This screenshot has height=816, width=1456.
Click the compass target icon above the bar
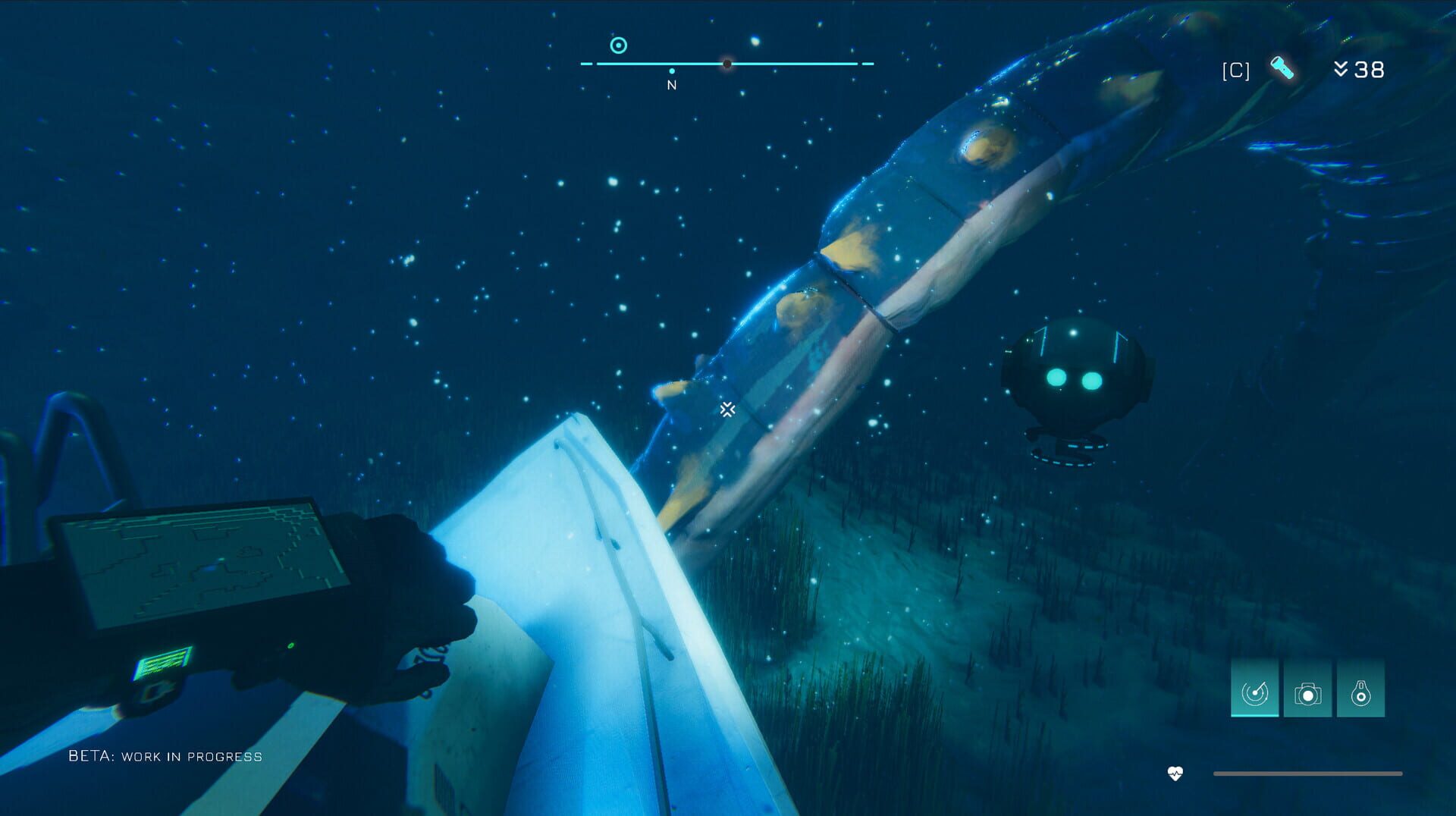[x=618, y=46]
